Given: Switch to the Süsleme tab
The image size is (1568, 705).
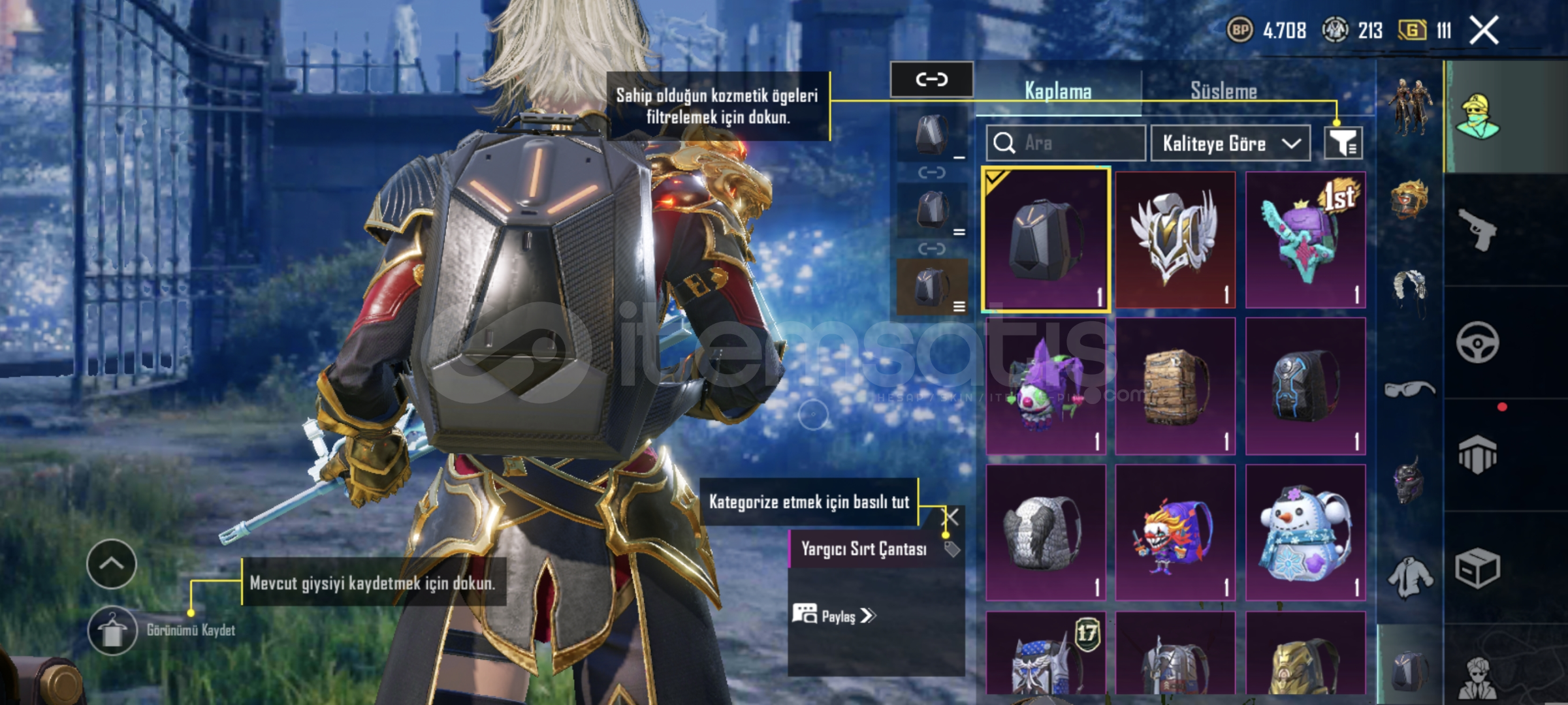Looking at the screenshot, I should pyautogui.click(x=1223, y=91).
